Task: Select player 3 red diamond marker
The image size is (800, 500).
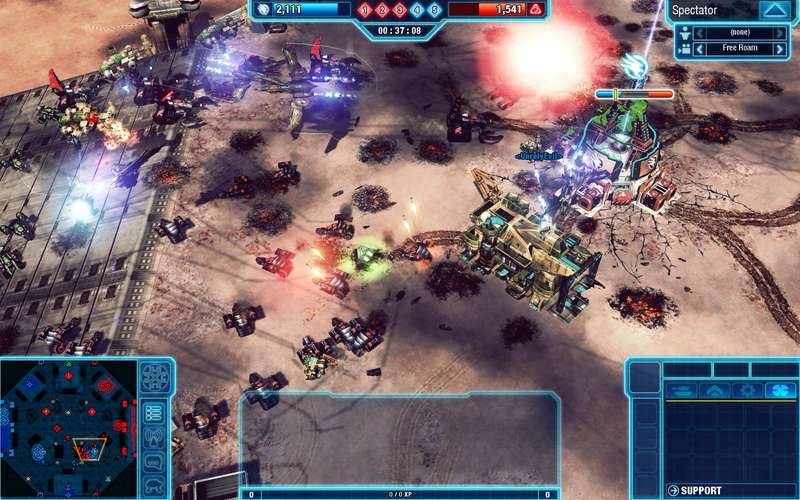Action: (x=400, y=10)
